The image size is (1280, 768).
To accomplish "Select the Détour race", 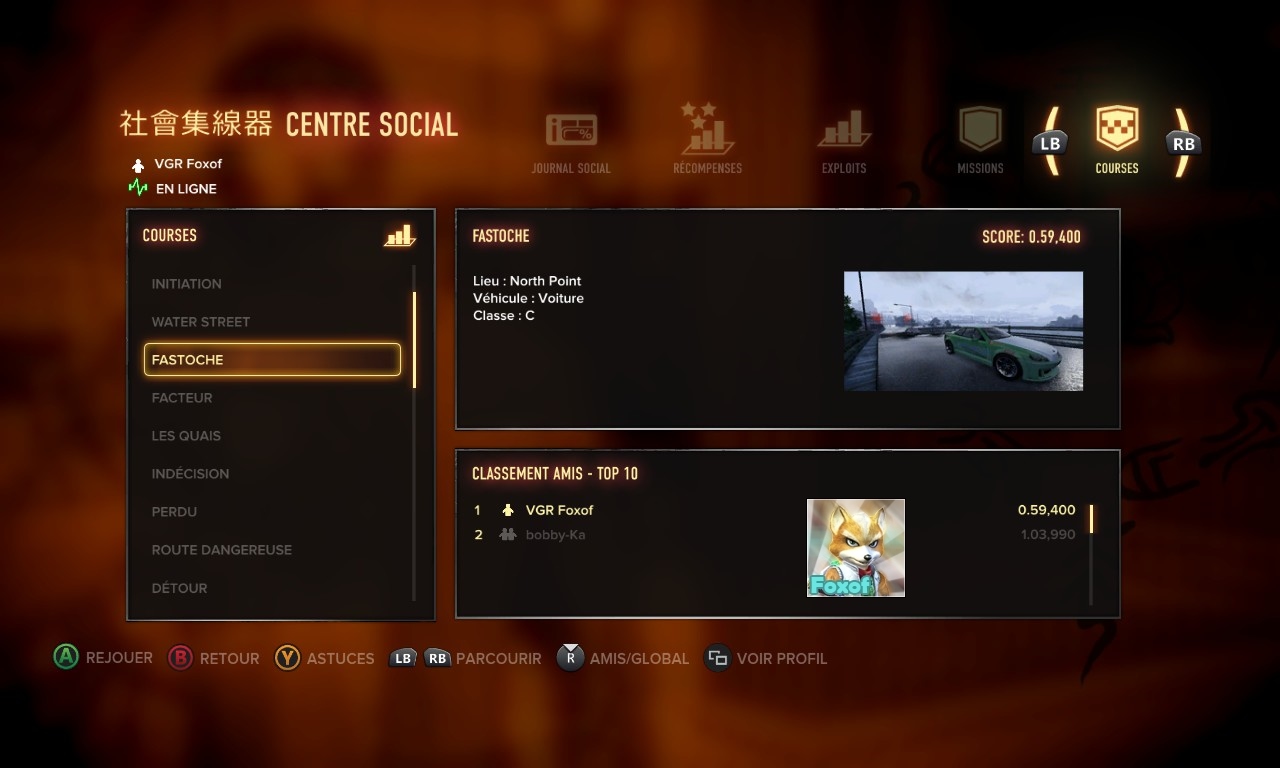I will tap(180, 588).
